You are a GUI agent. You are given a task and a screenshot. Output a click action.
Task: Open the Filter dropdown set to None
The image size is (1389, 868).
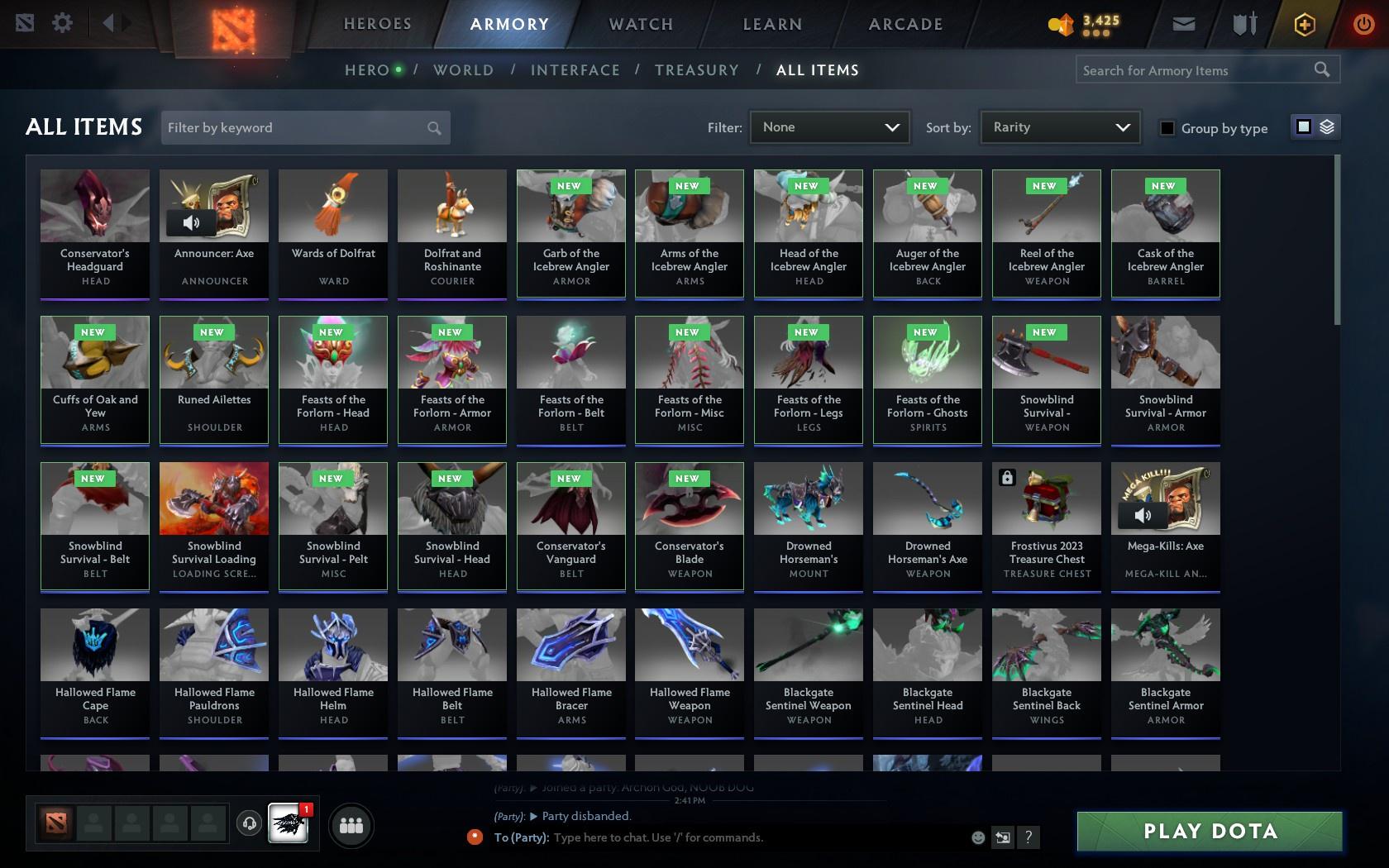(828, 127)
